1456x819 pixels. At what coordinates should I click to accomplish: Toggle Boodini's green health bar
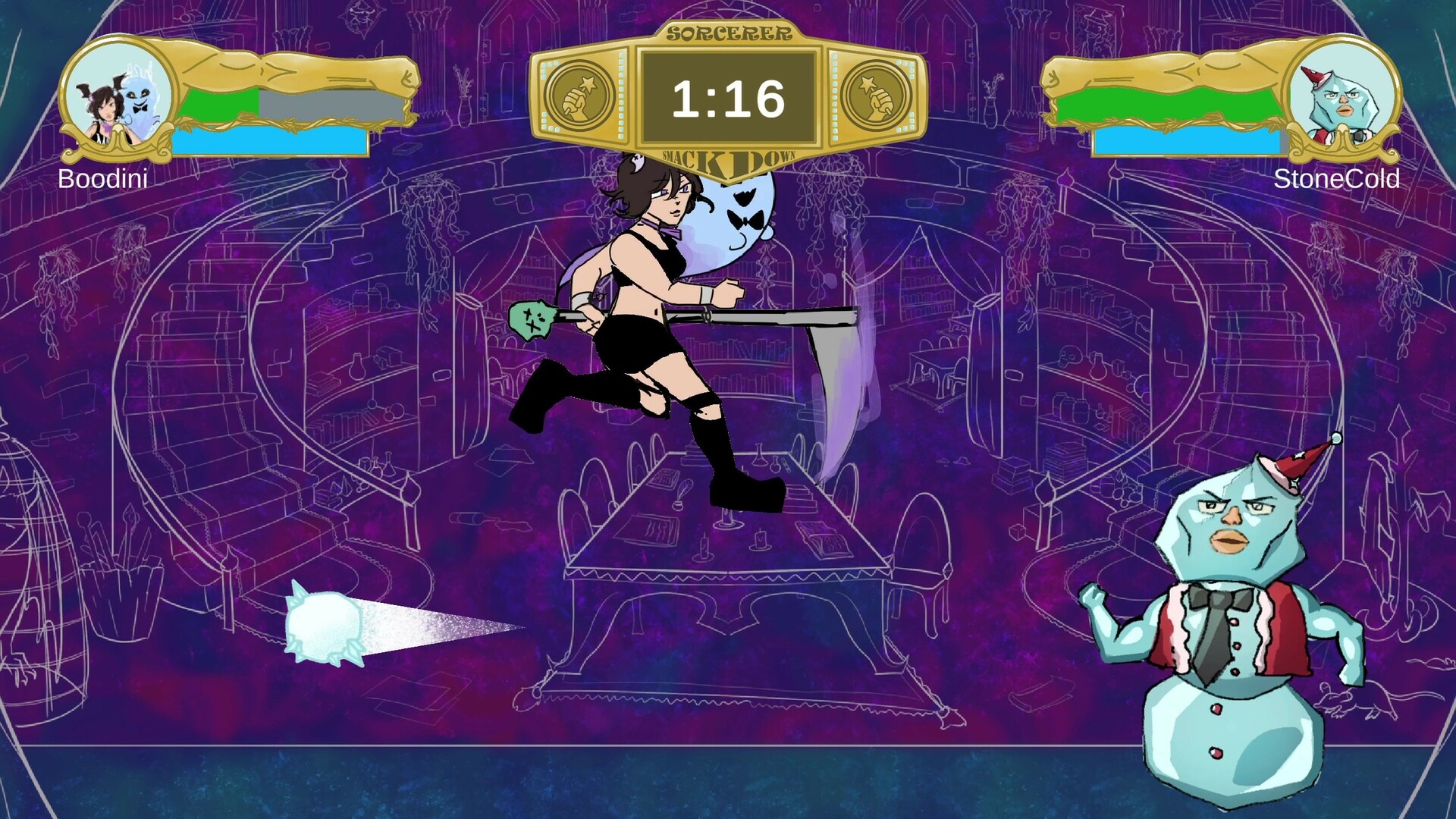[220, 102]
